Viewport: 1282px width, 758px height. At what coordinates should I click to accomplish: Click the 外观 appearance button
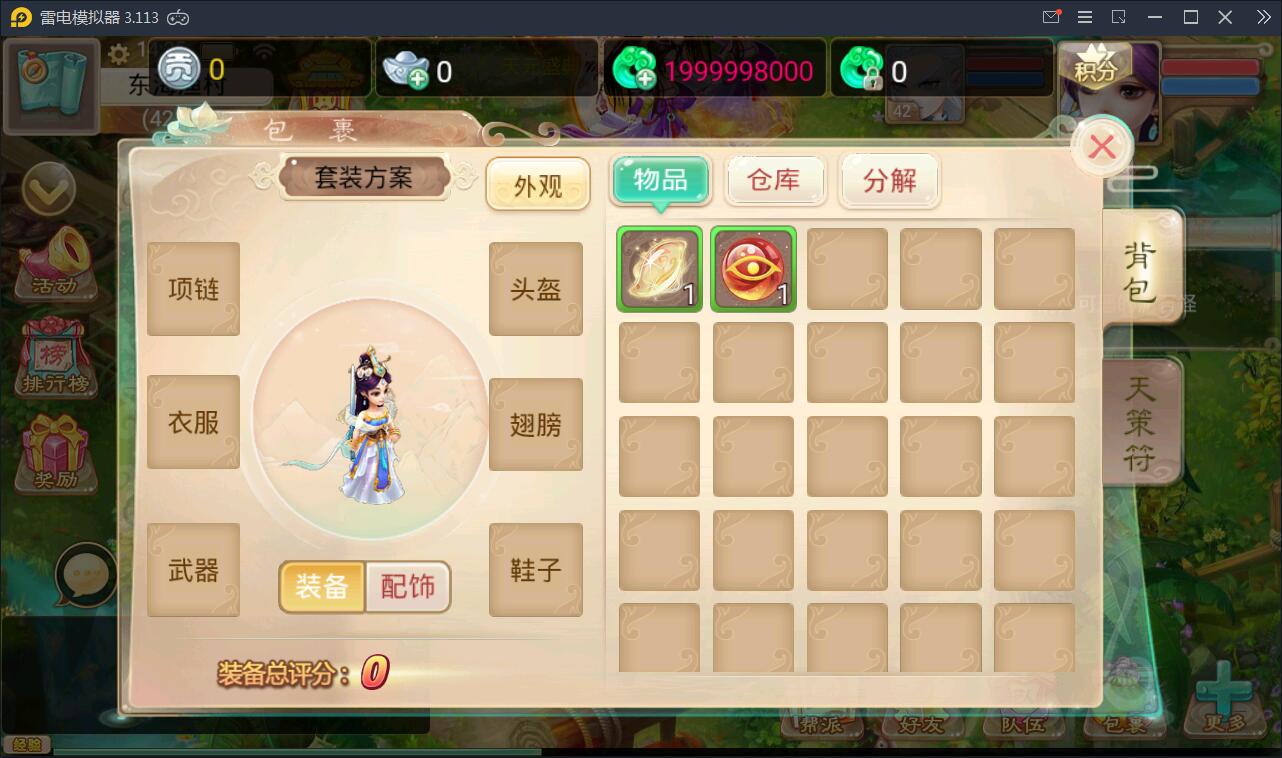tap(538, 184)
